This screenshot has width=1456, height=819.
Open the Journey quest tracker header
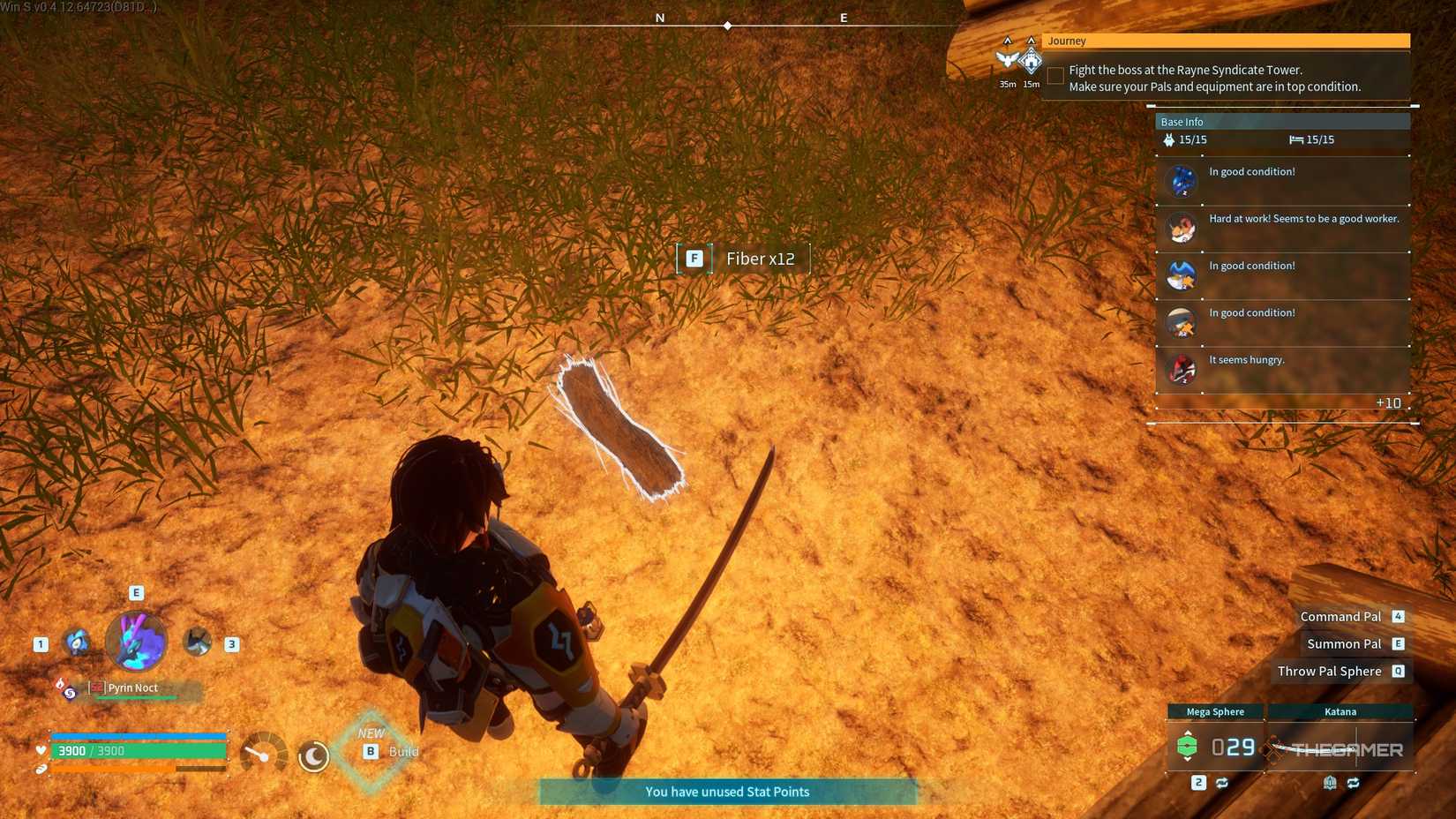point(1225,41)
